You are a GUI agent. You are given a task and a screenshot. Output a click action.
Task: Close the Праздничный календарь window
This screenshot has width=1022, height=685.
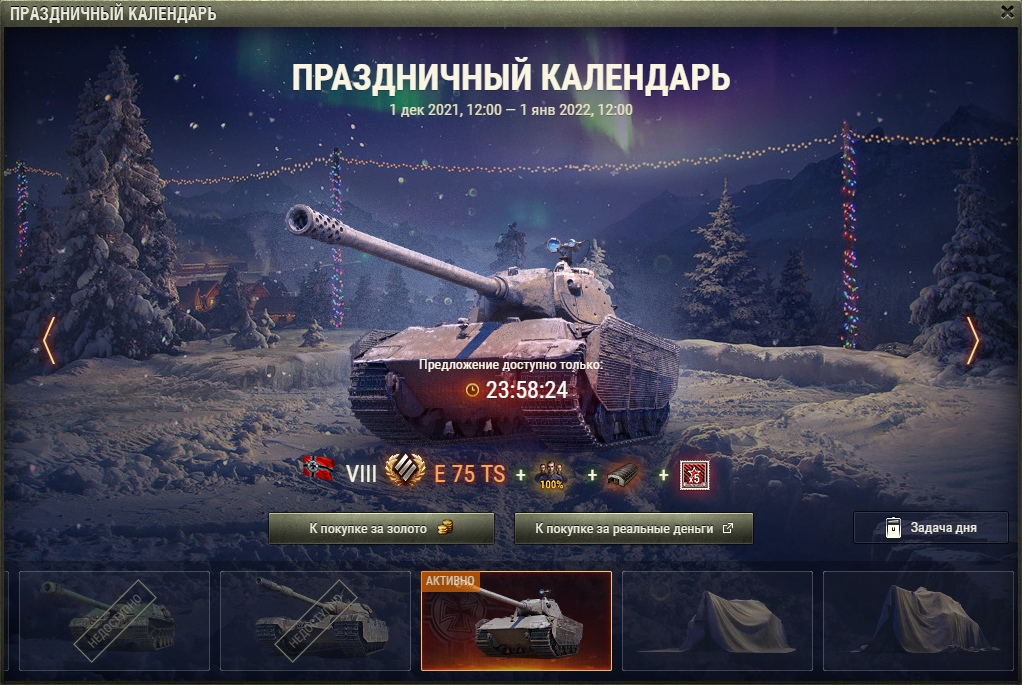tap(1006, 12)
